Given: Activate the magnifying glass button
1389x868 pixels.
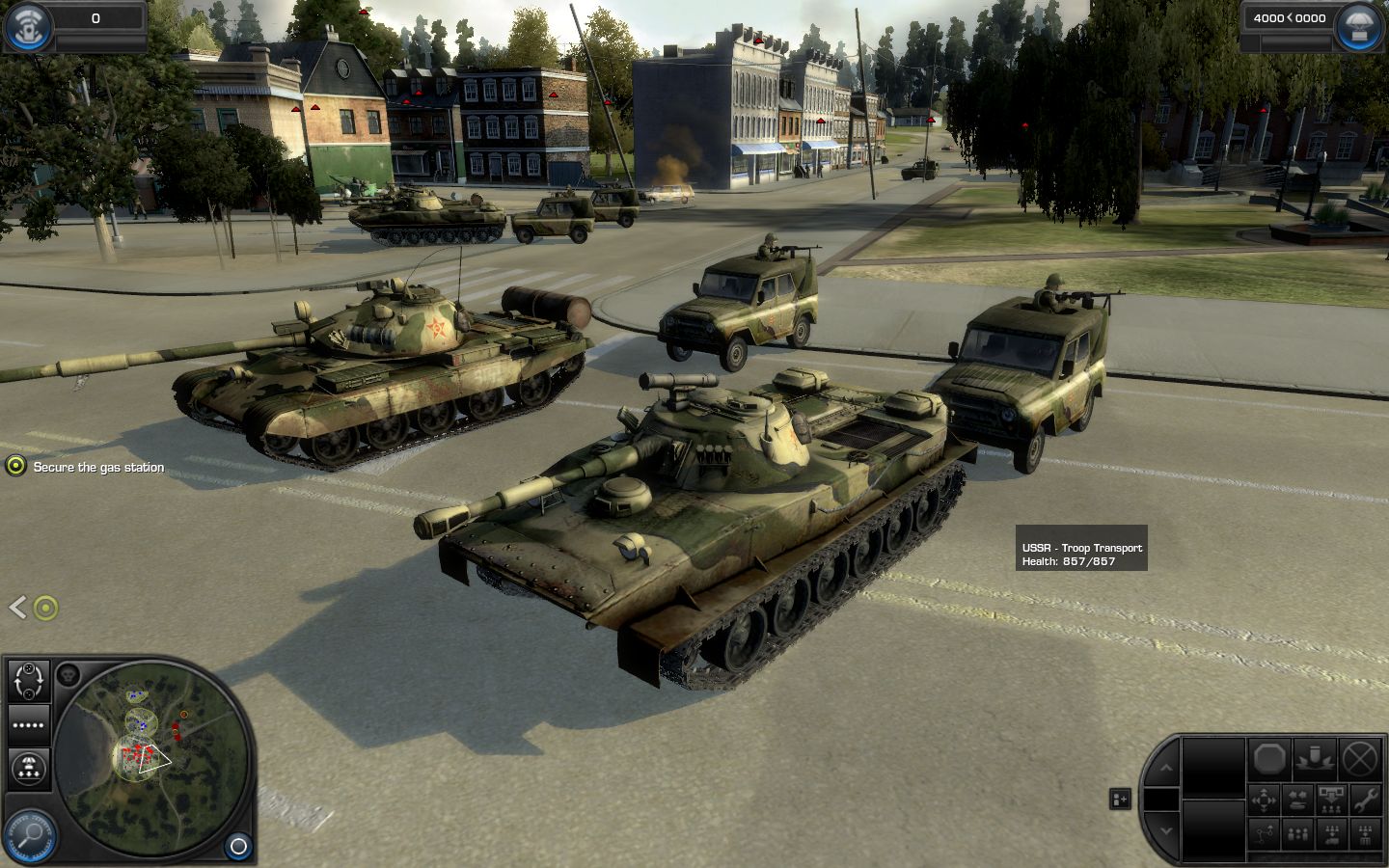Looking at the screenshot, I should point(29,833).
